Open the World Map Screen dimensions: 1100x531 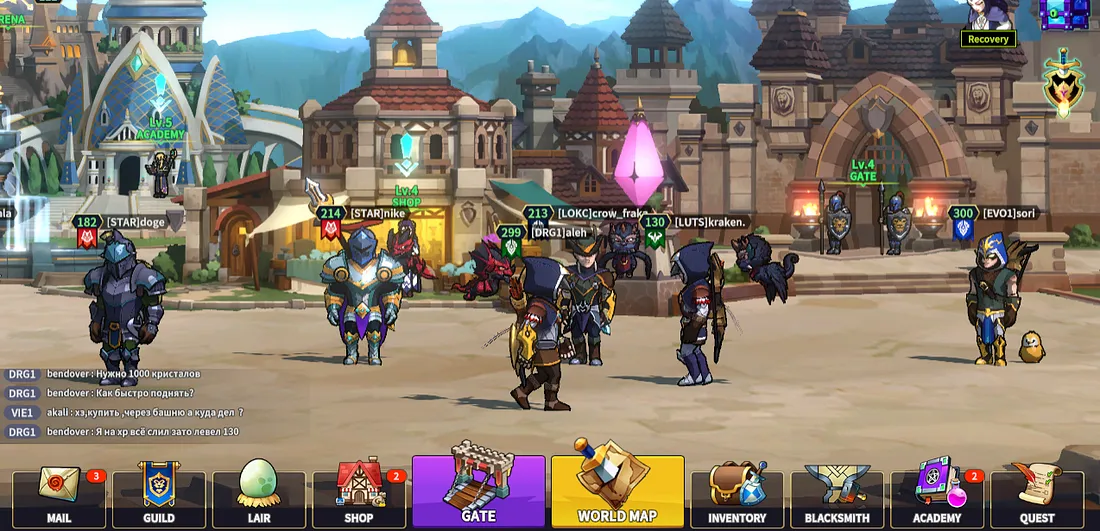click(x=617, y=490)
